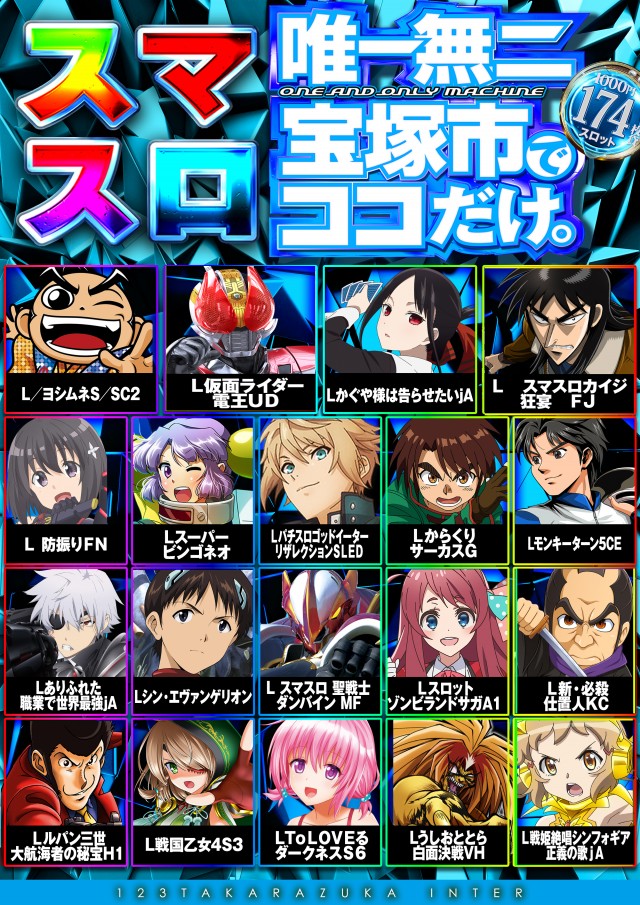Select the Shin Hissatsu Shigotonin KC tile

[575, 641]
